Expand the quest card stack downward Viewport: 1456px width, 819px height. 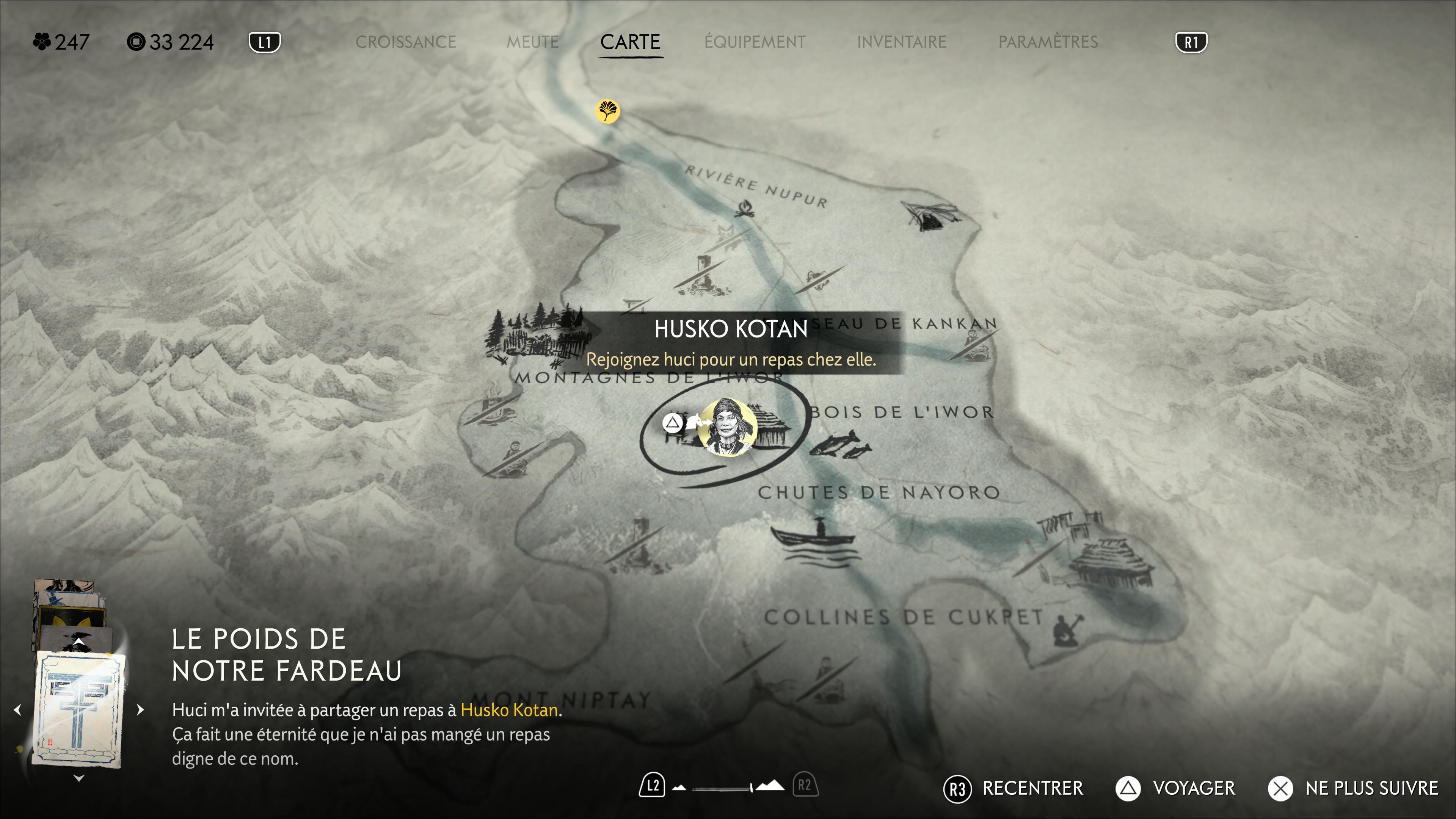coord(79,778)
